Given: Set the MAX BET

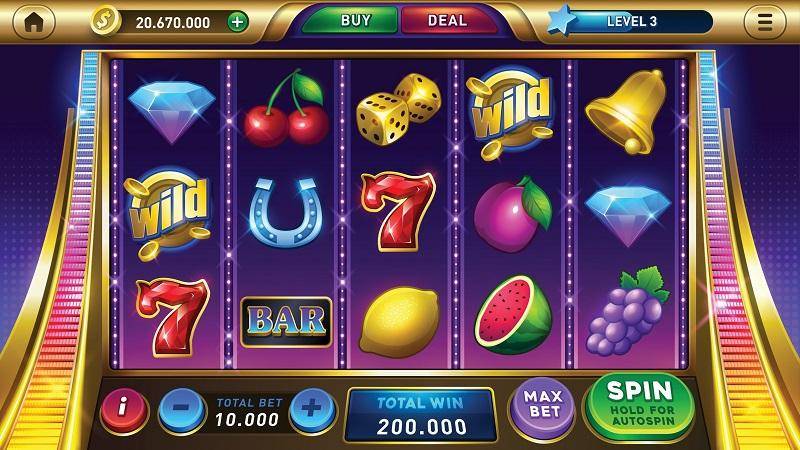Looking at the screenshot, I should [x=542, y=406].
